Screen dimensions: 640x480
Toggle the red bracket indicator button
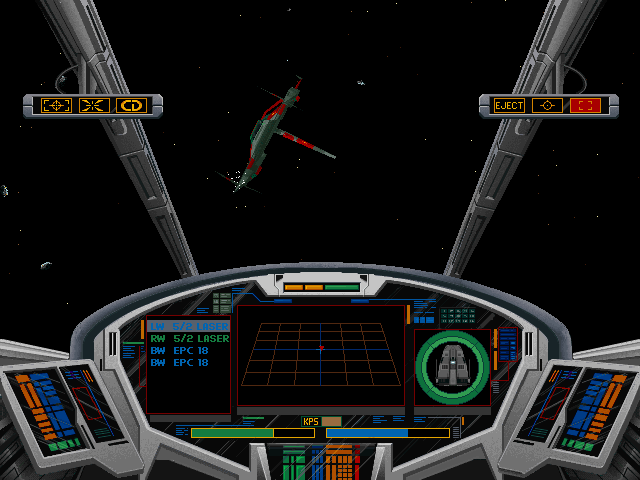584,105
